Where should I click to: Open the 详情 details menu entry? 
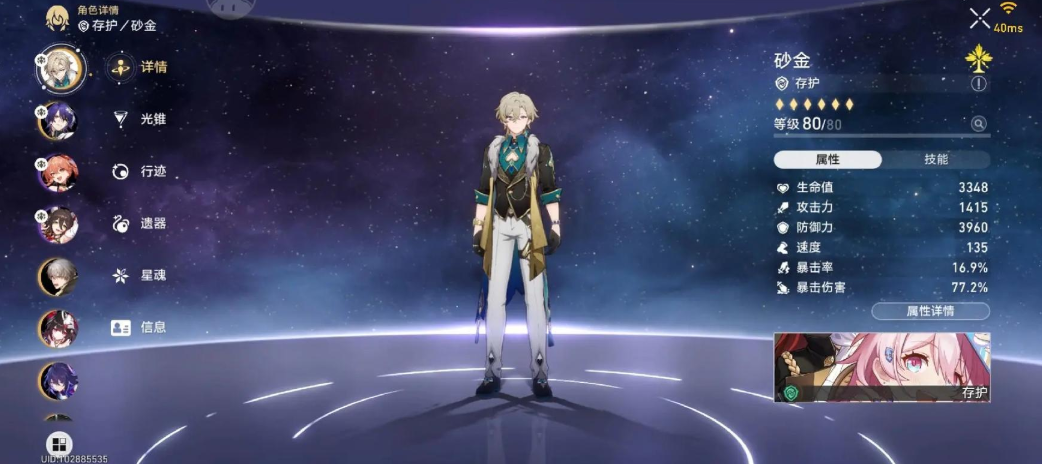pyautogui.click(x=141, y=68)
